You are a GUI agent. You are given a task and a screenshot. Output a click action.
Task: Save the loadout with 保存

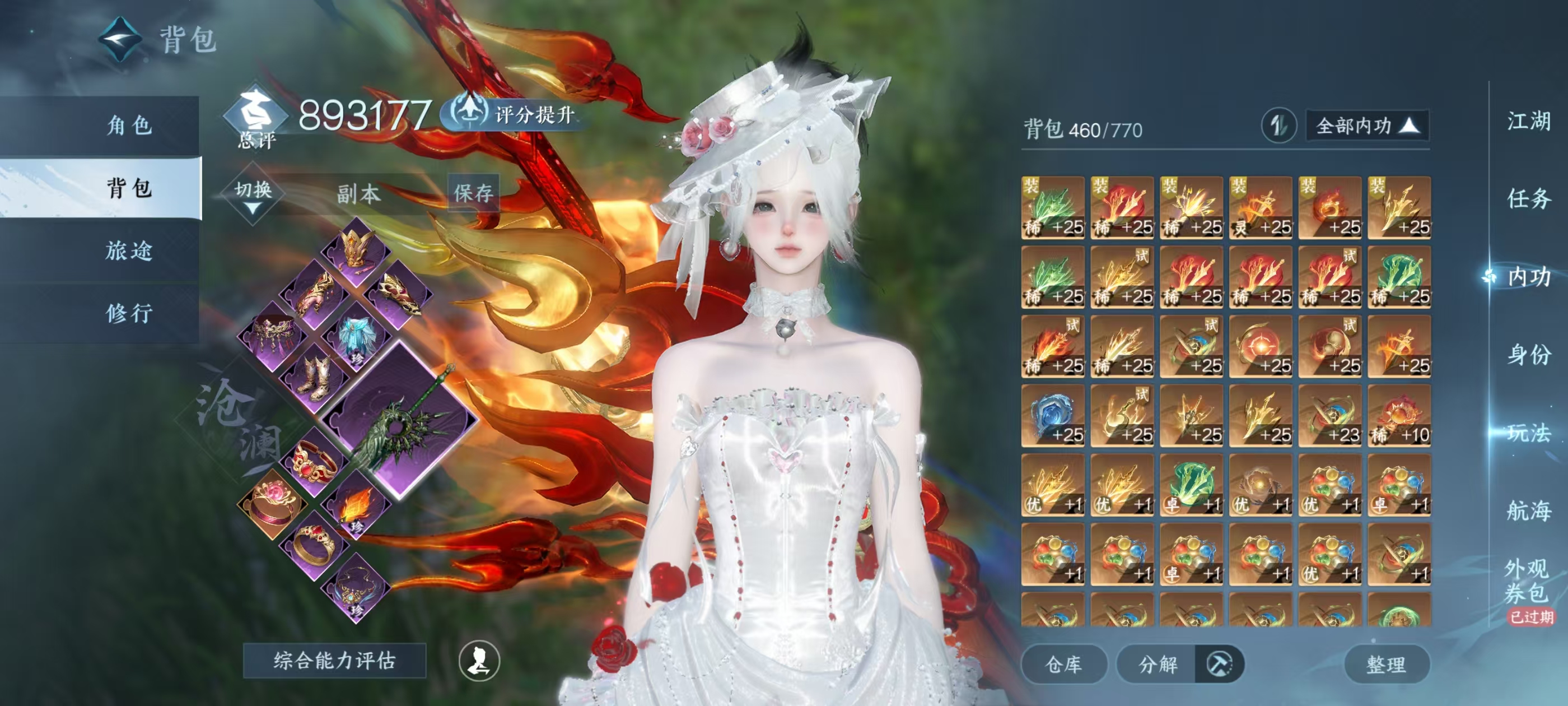tap(473, 193)
